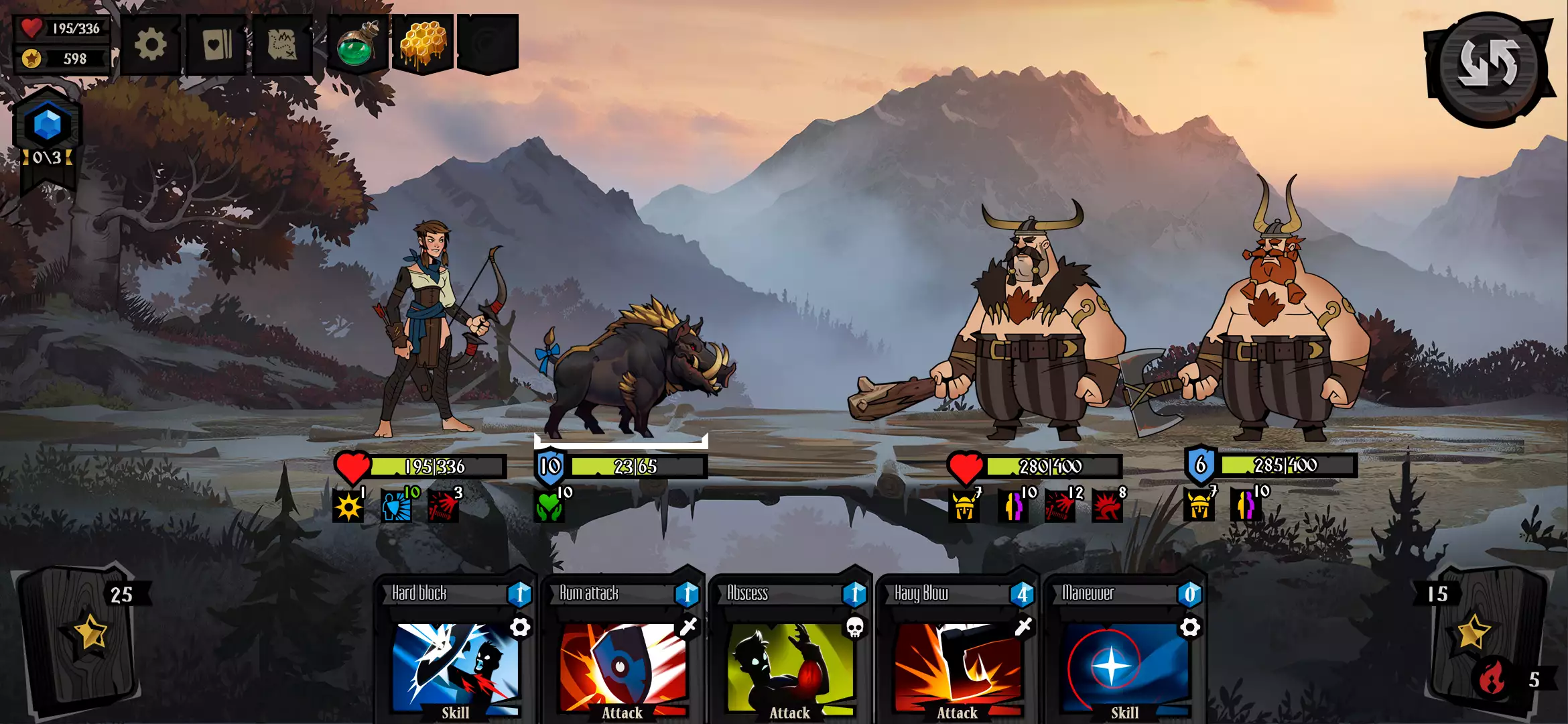Select the blue energy crystal icon
This screenshot has width=1568, height=724.
pyautogui.click(x=48, y=125)
